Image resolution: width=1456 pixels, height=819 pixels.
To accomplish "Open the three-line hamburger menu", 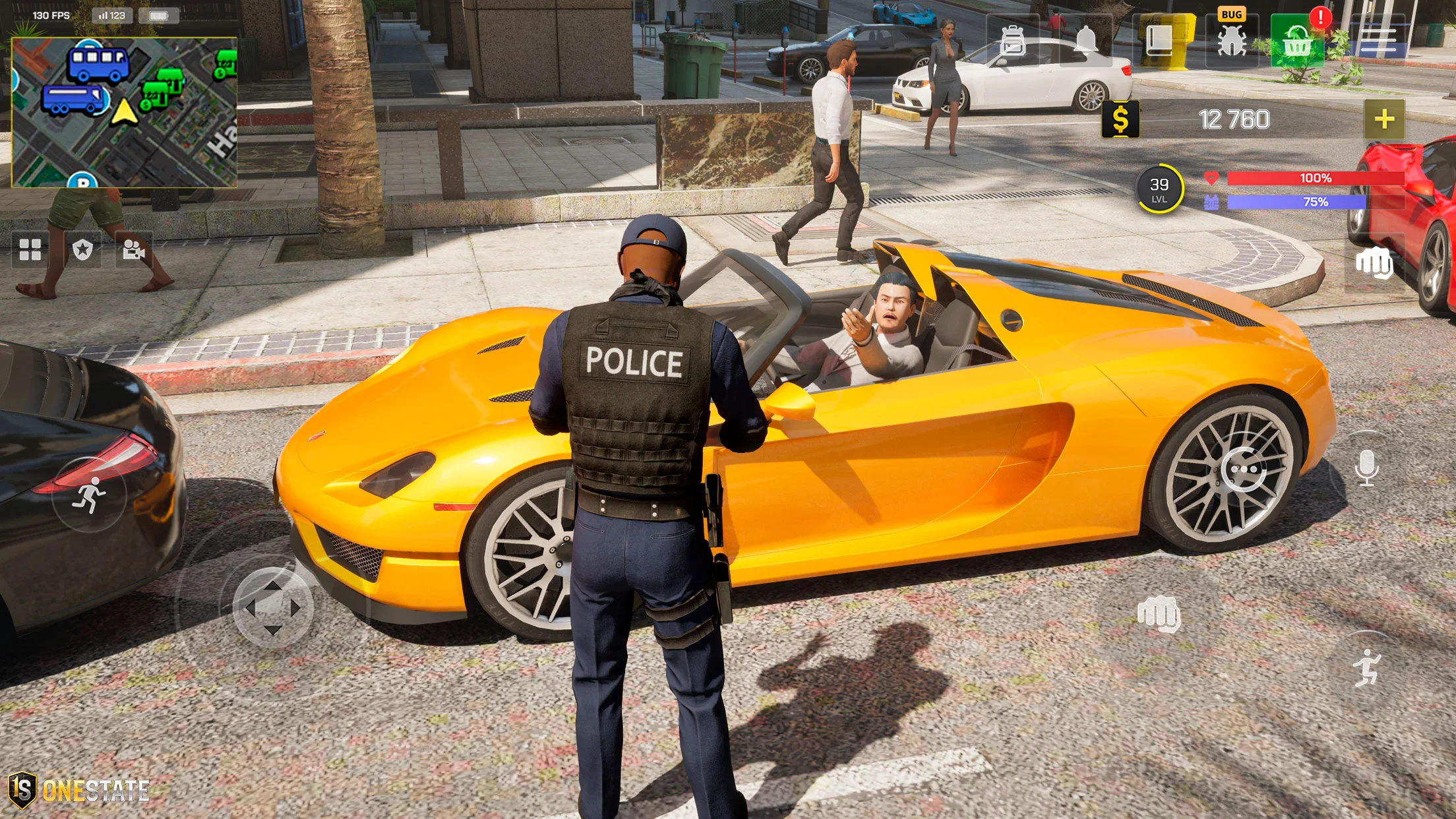I will coord(1378,41).
